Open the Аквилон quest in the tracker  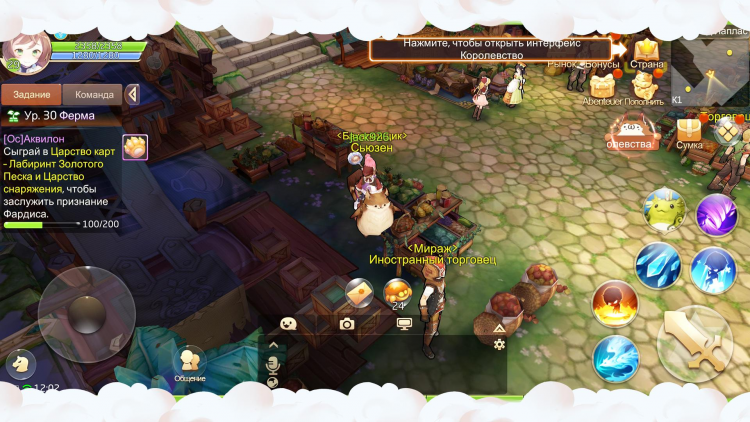coord(60,174)
